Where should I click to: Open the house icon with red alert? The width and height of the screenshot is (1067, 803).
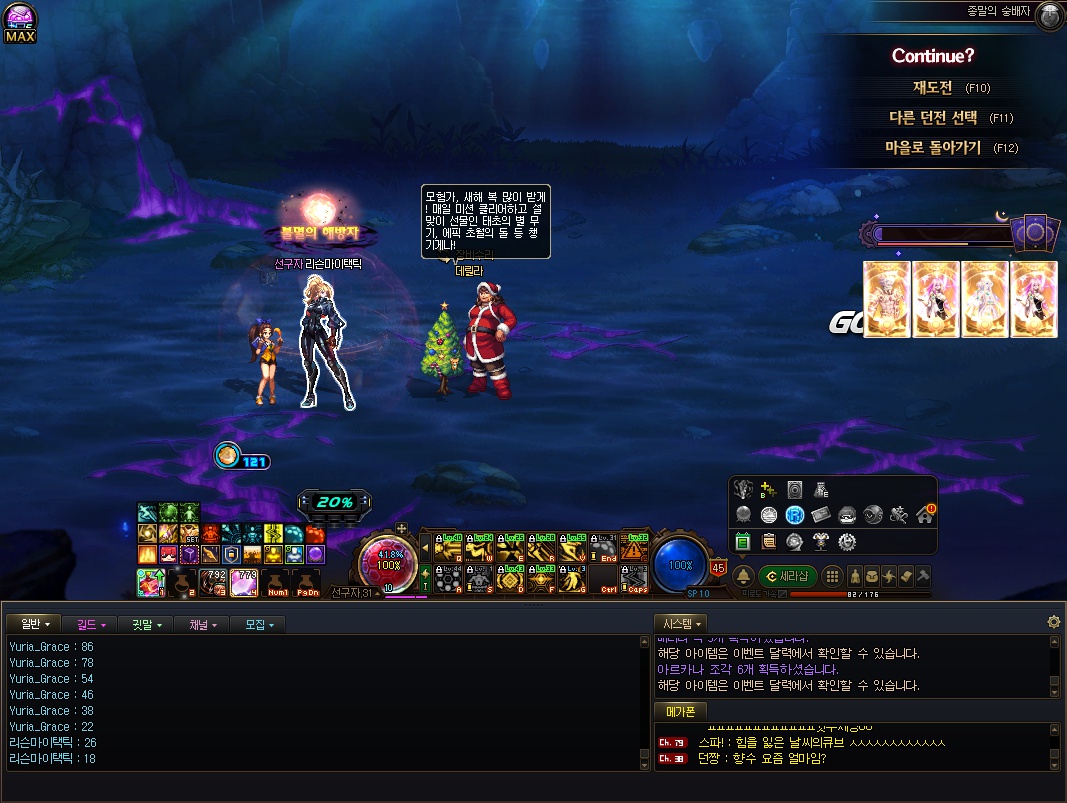[924, 515]
